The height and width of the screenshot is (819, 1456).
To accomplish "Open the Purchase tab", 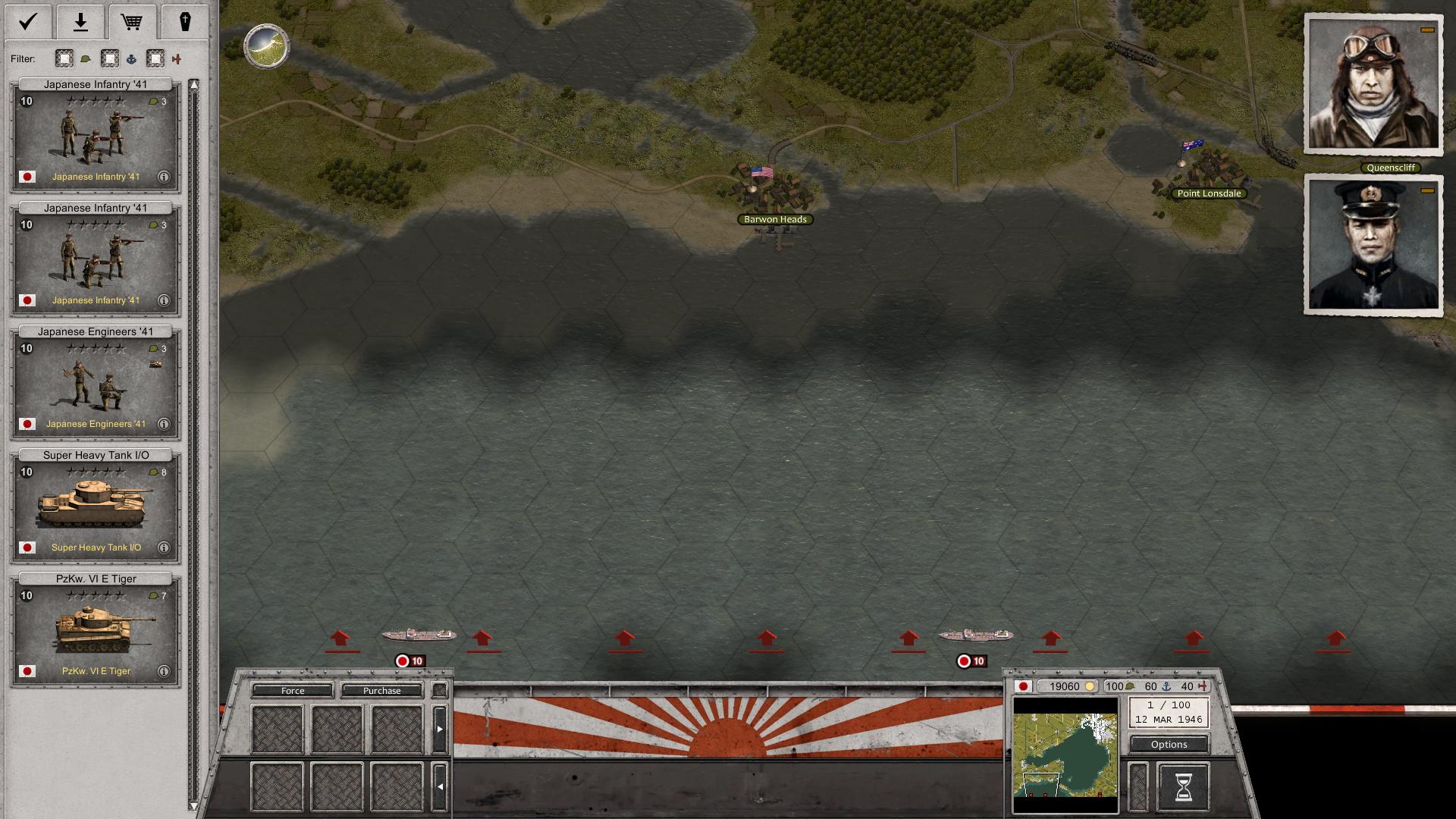I will click(383, 691).
